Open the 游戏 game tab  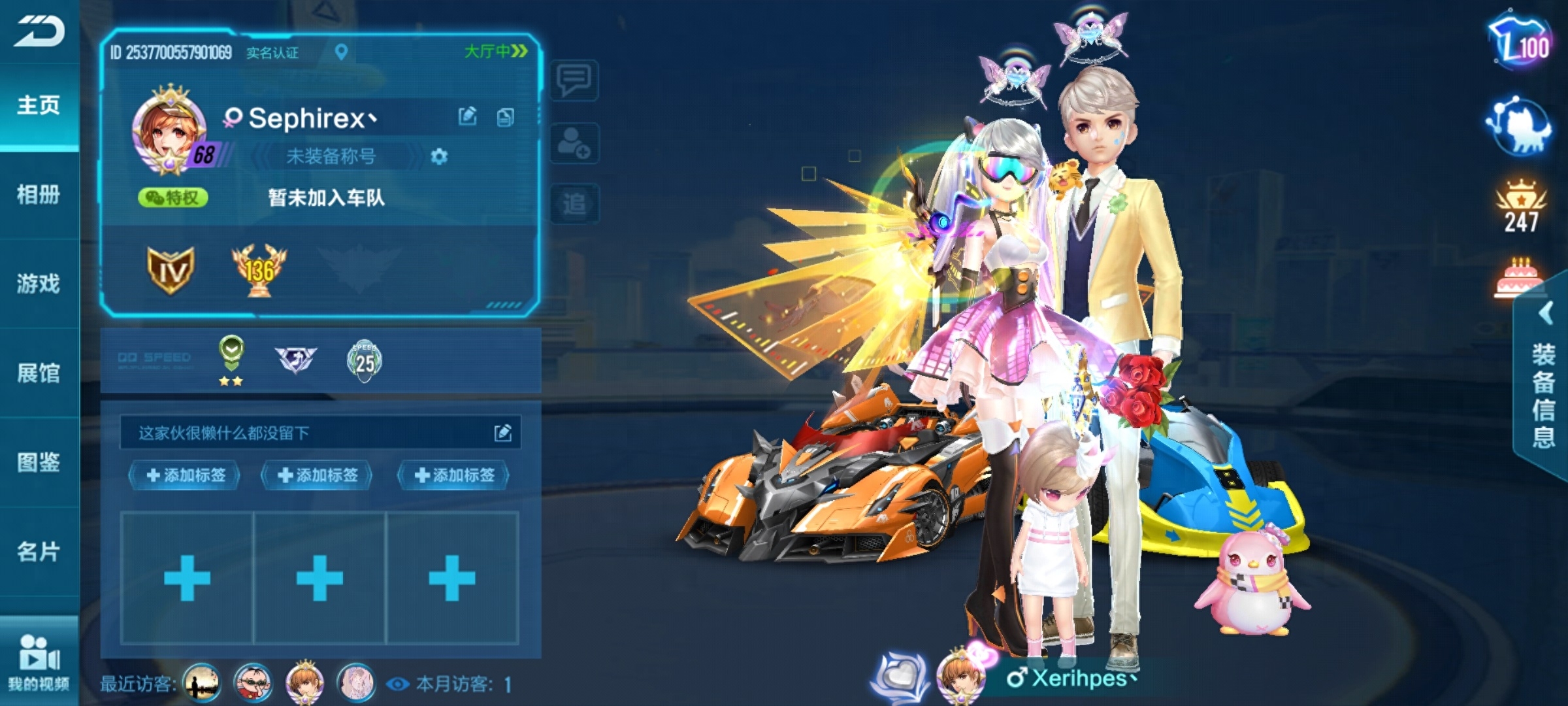click(39, 284)
